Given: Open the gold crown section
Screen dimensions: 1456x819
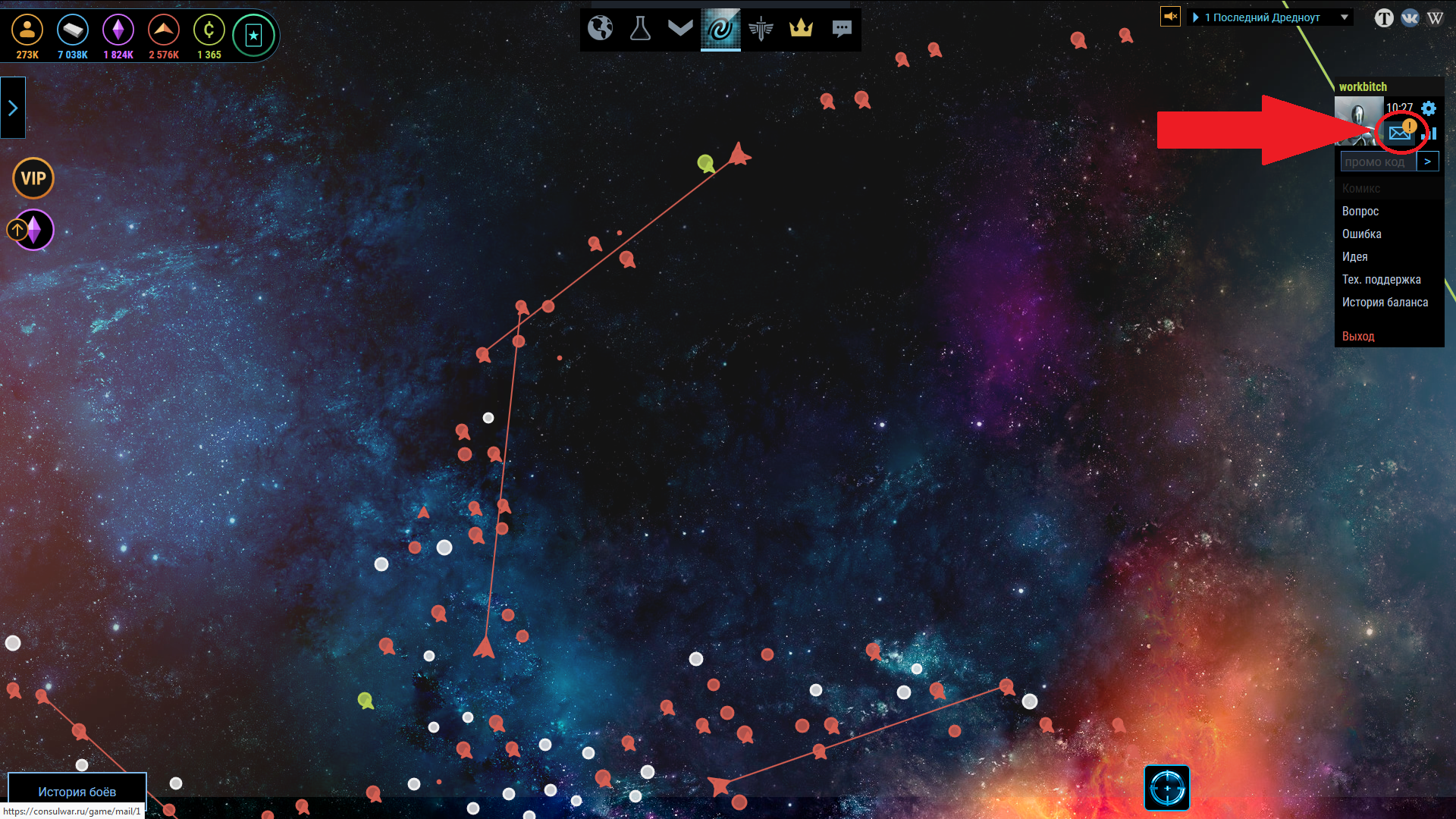Looking at the screenshot, I should [801, 29].
